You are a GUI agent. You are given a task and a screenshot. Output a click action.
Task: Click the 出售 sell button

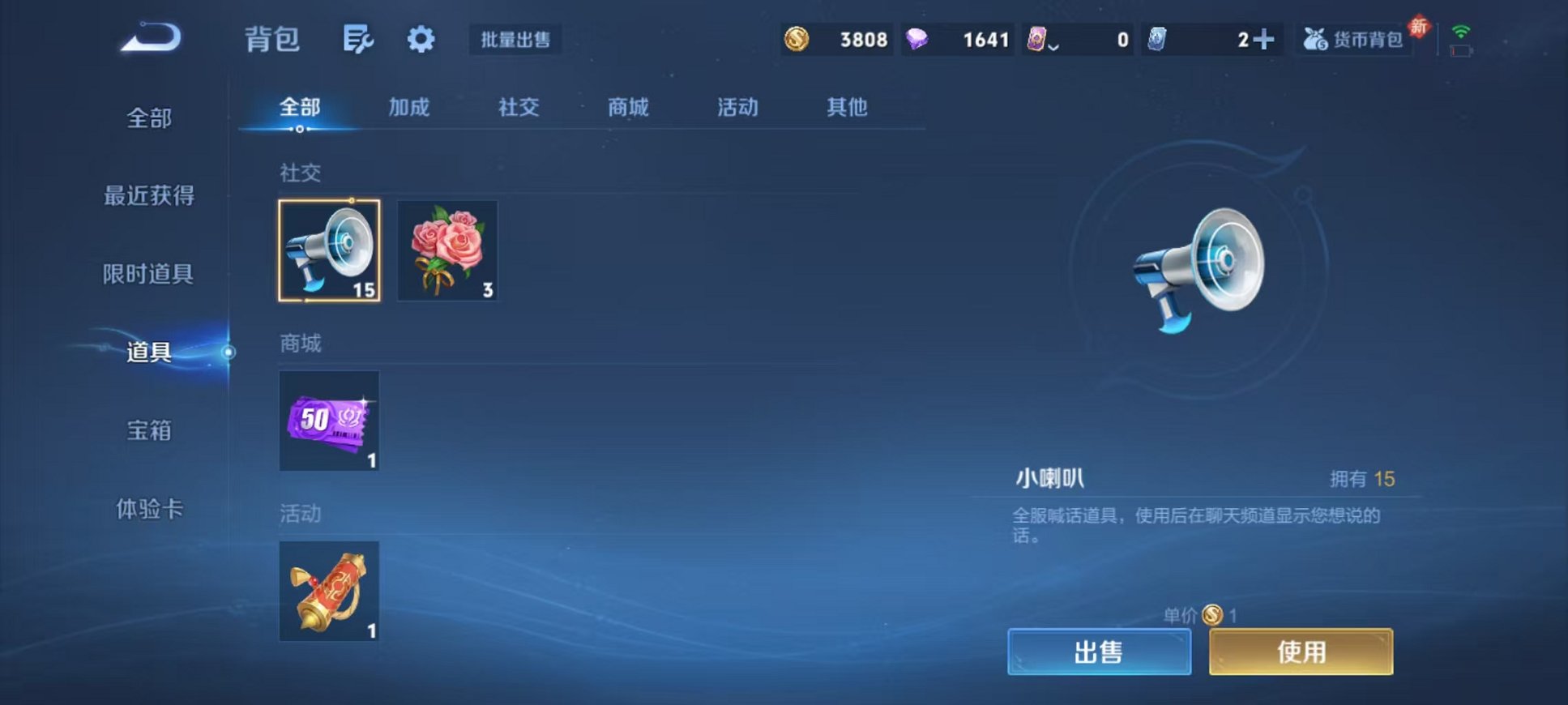pos(1100,651)
